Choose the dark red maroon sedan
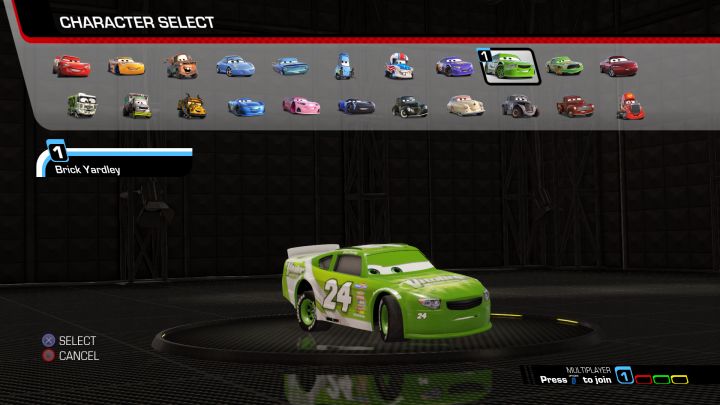 pos(618,67)
